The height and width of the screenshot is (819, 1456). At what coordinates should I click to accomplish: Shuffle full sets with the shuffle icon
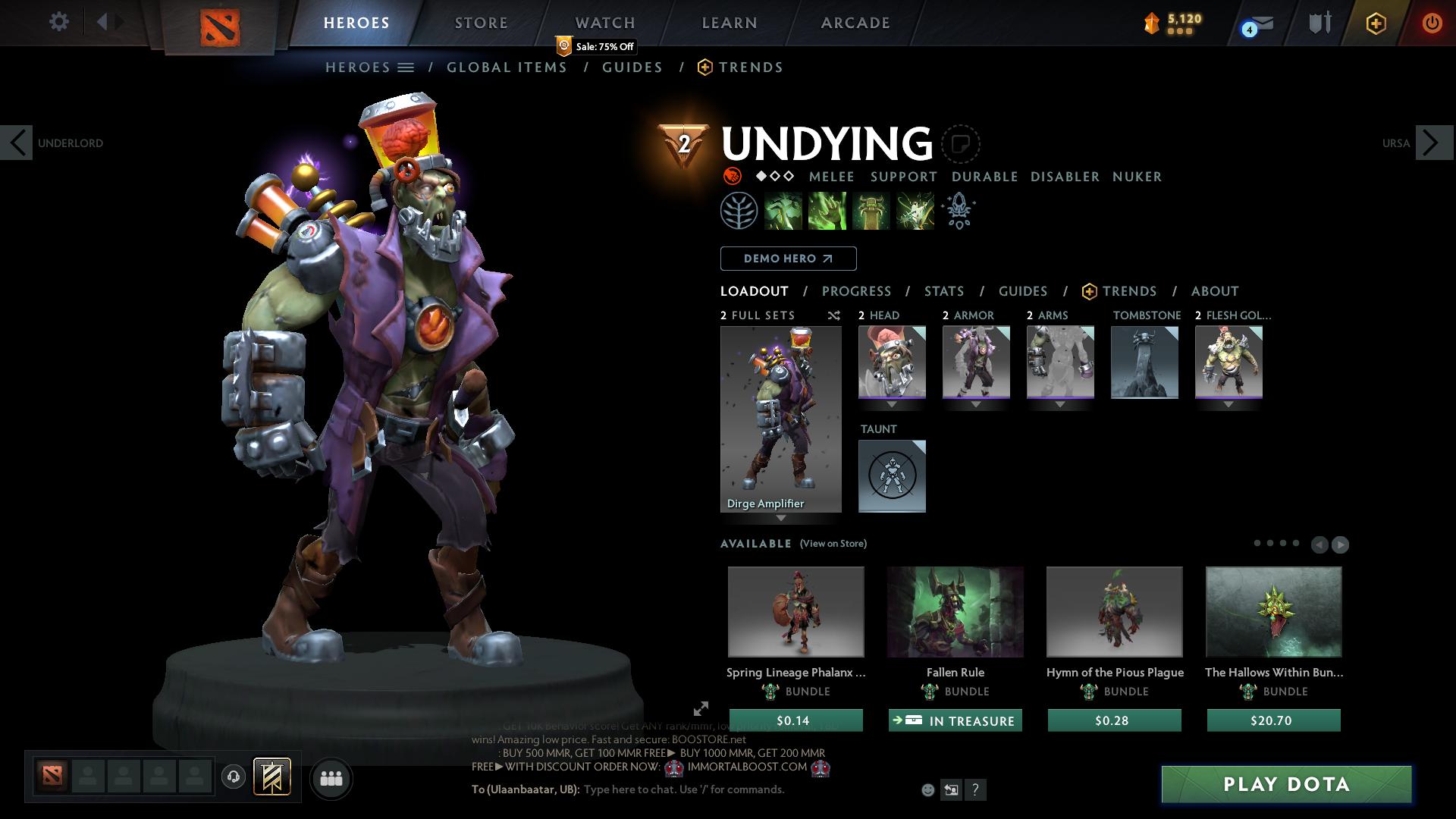[x=833, y=315]
